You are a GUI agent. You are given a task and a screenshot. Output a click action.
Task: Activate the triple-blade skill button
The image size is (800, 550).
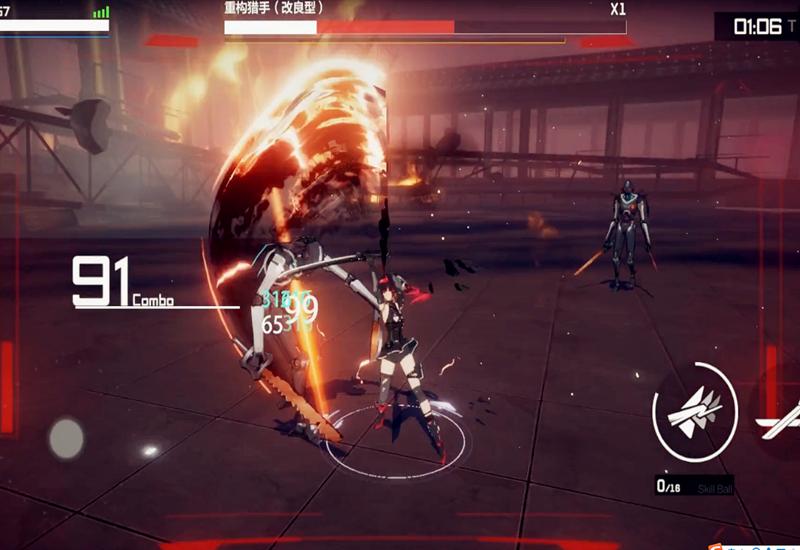coord(695,411)
